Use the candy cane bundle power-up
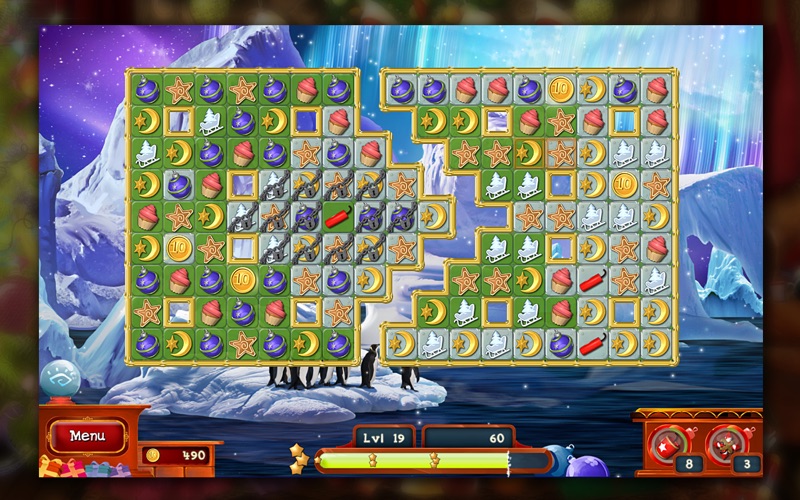Viewport: 800px width, 500px height. pos(726,440)
